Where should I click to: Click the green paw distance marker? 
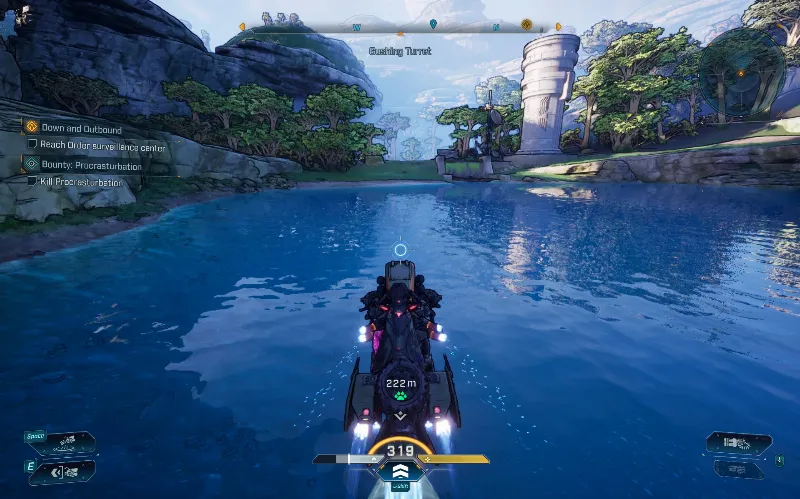[x=400, y=396]
